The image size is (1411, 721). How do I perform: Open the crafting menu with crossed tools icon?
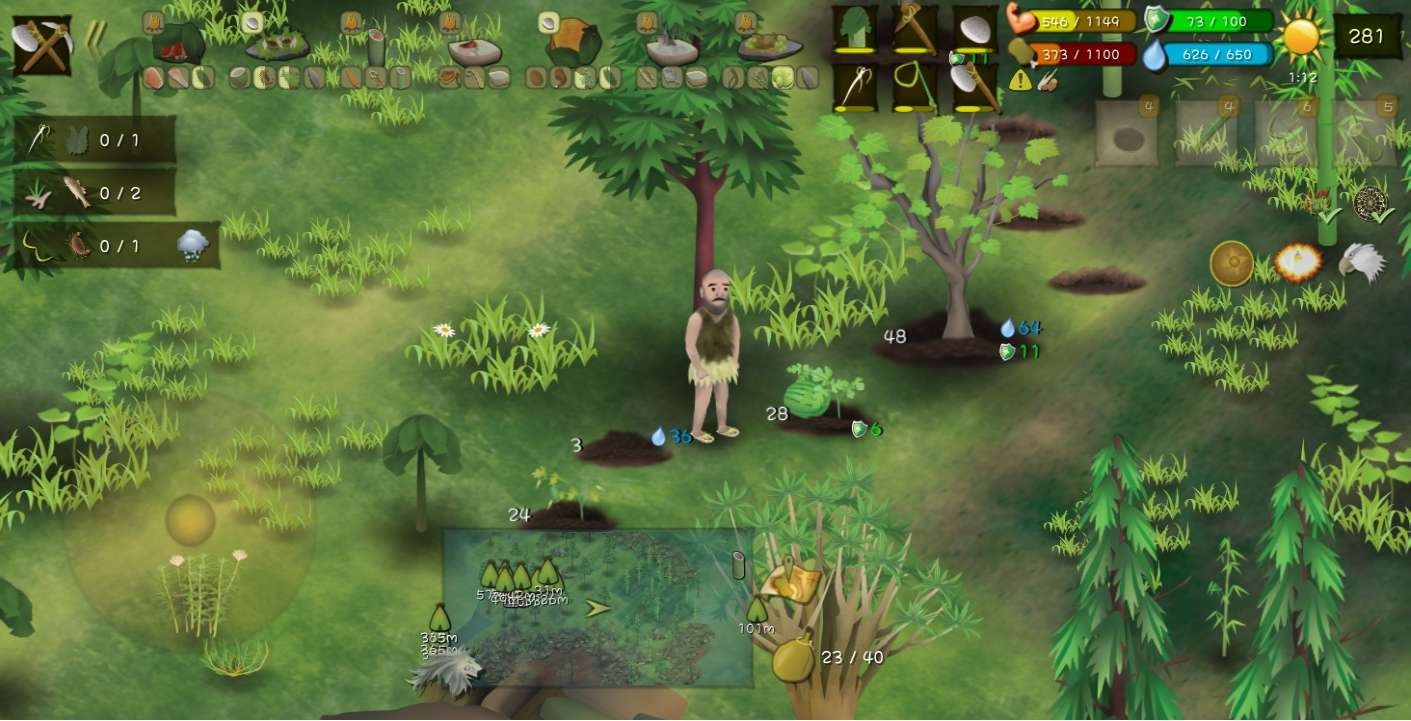[41, 44]
